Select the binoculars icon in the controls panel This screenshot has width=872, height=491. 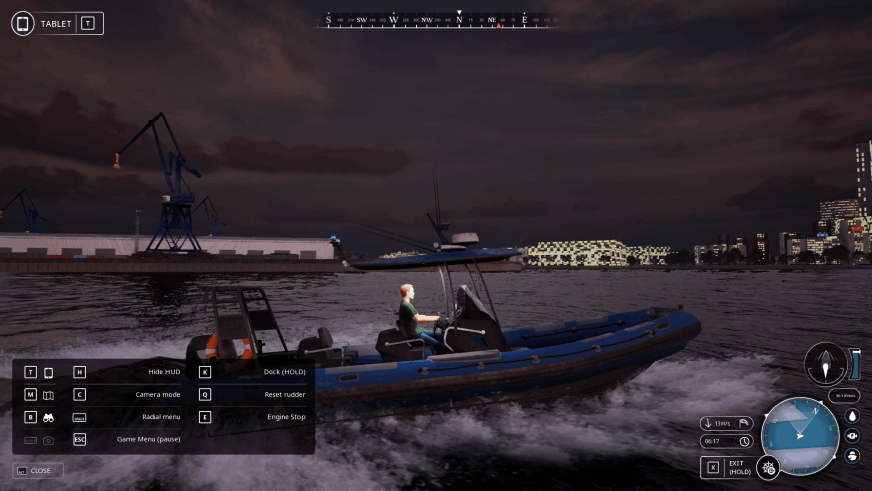(48, 417)
